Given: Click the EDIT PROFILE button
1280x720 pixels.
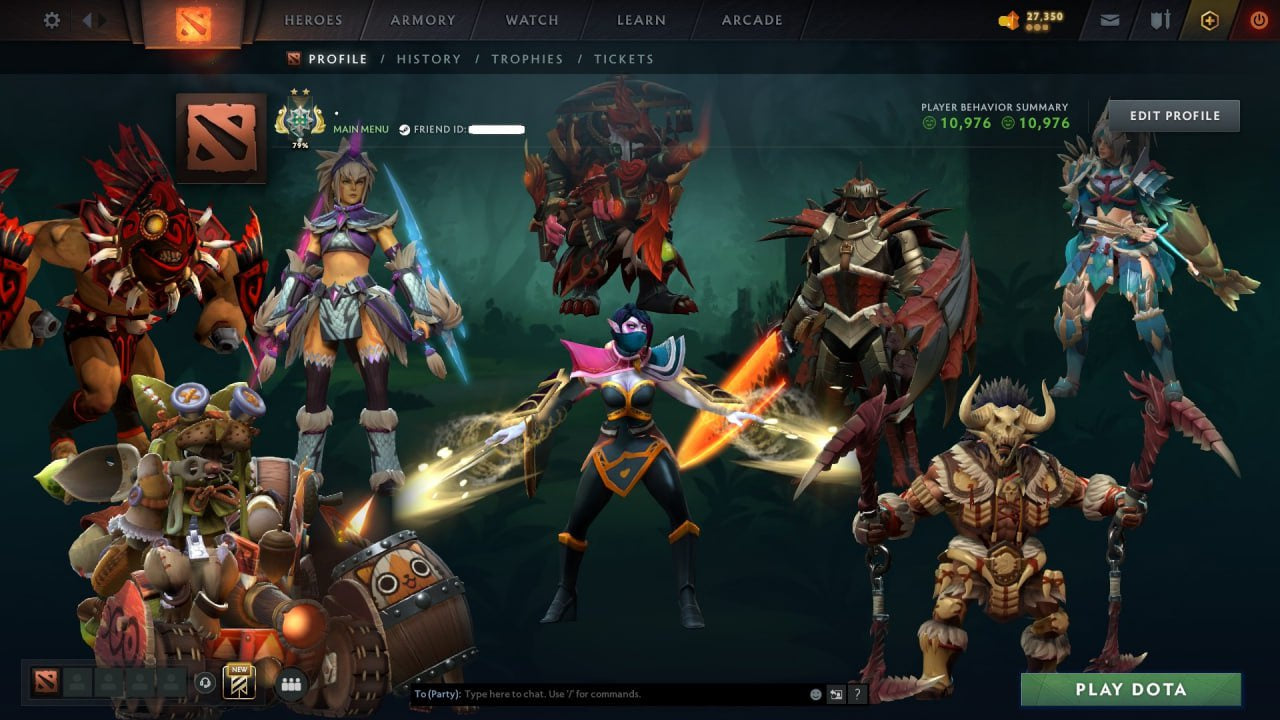Looking at the screenshot, I should pyautogui.click(x=1174, y=115).
